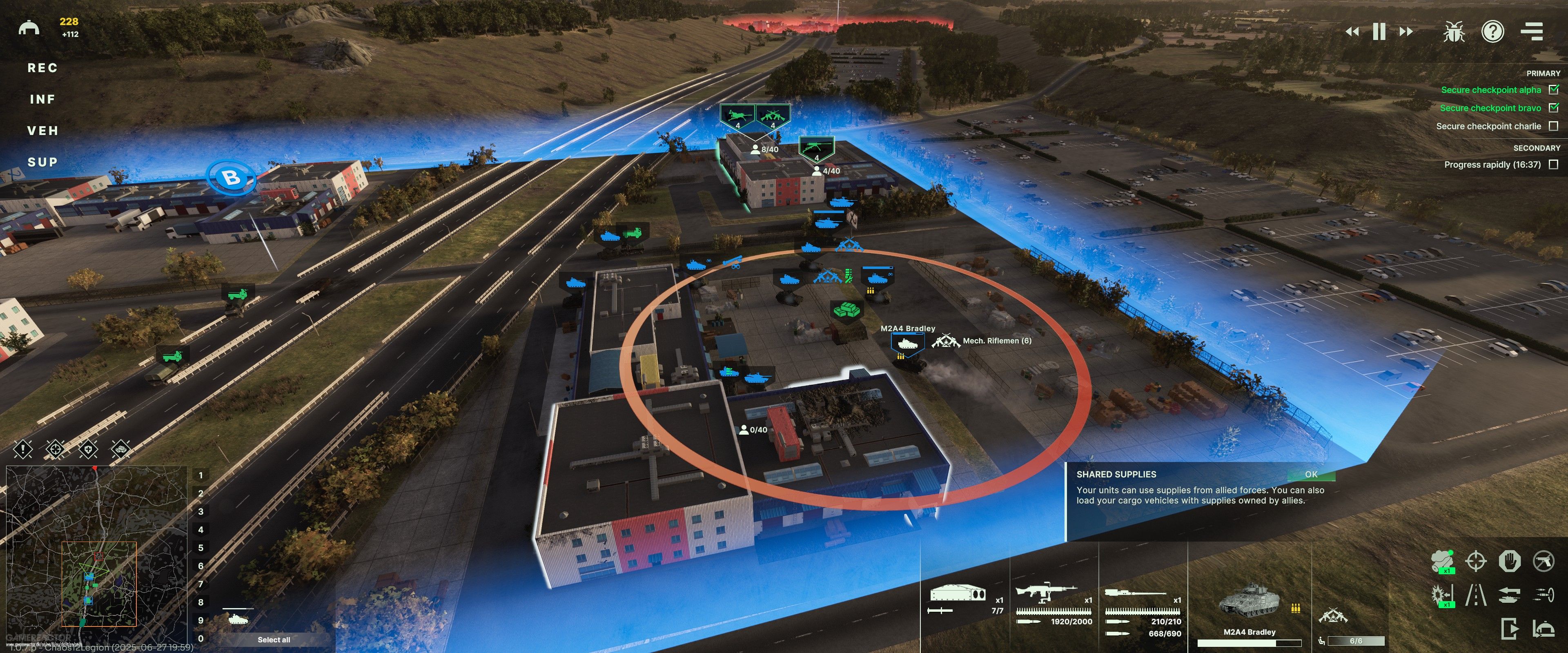Order the Bradley to reverse
This screenshot has height=653, width=1568.
[1510, 595]
